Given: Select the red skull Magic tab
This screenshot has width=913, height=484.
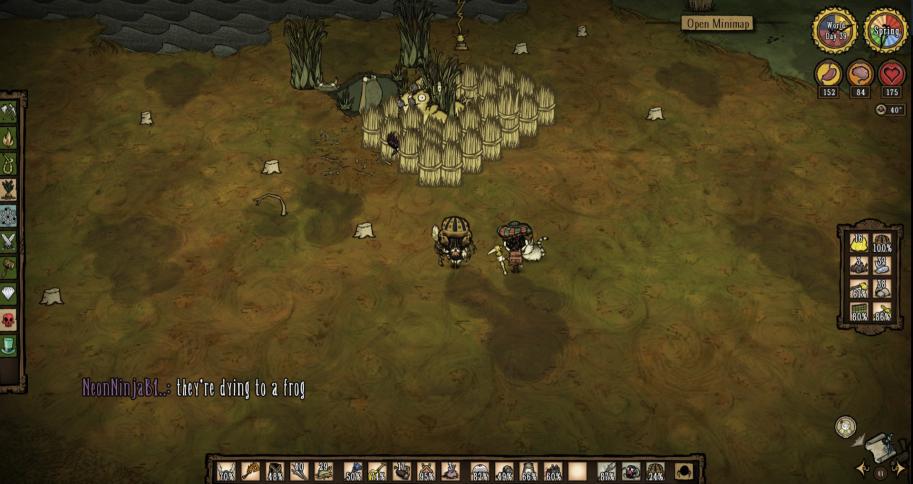Looking at the screenshot, I should click(10, 319).
